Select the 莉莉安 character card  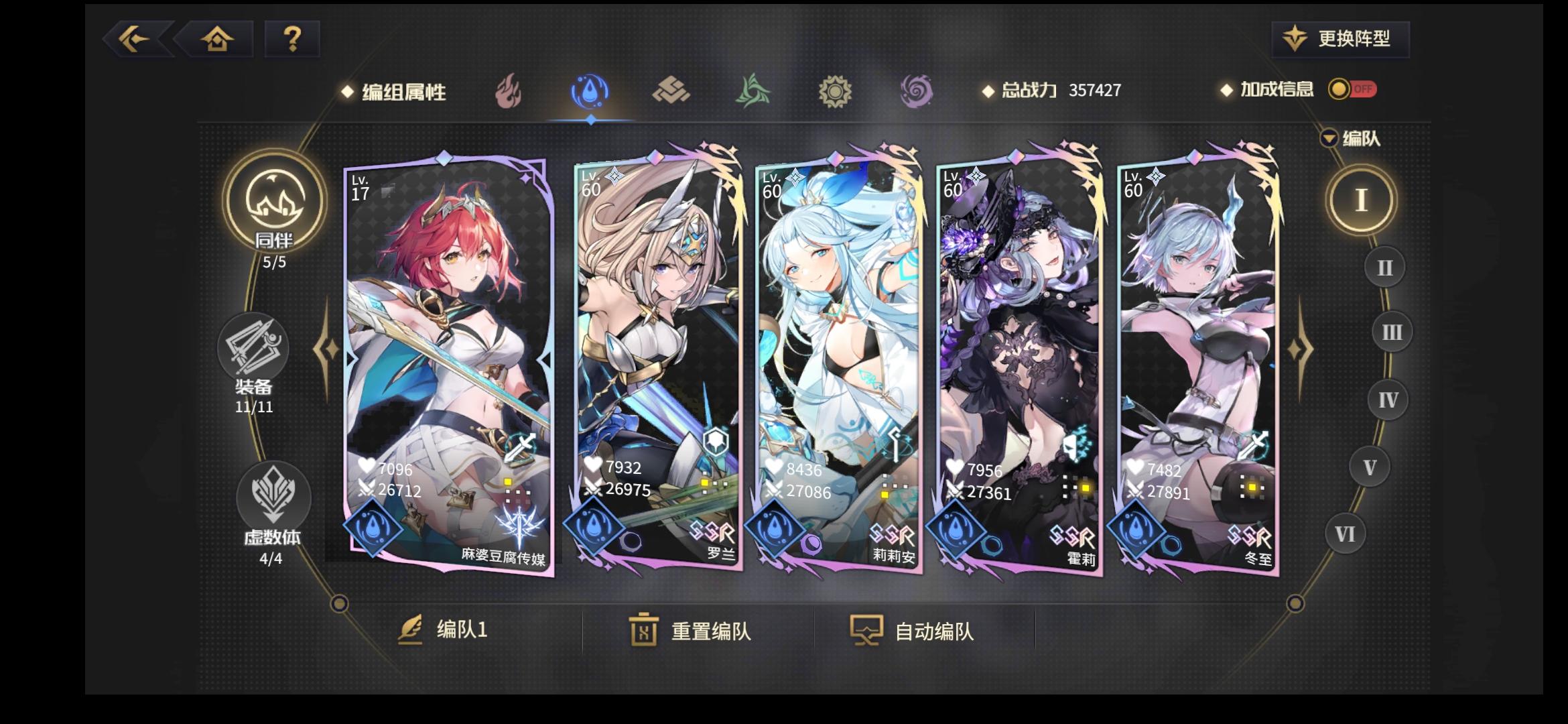834,362
